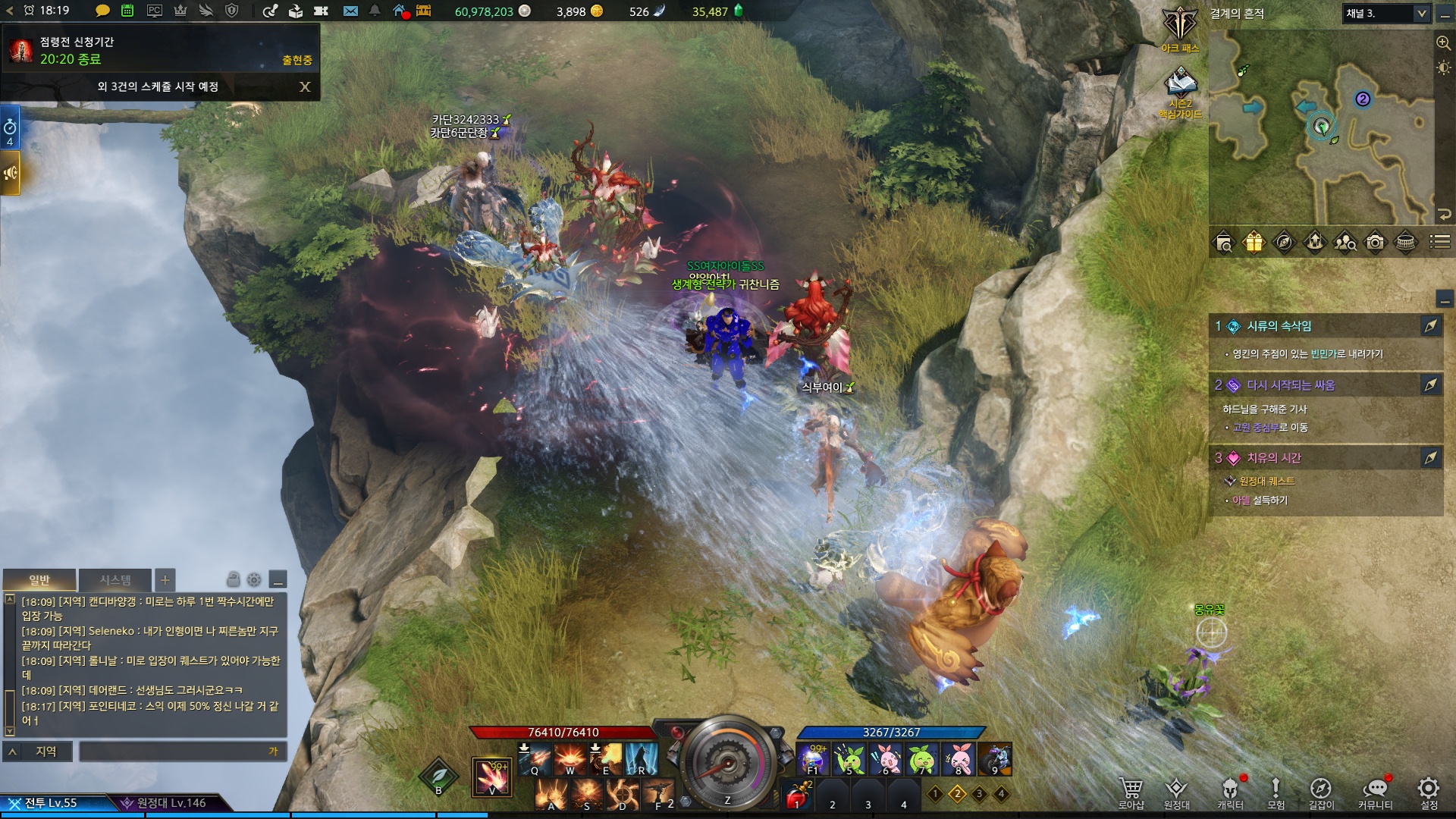Open the 캐릭터 character menu
Image resolution: width=1456 pixels, height=819 pixels.
1230,792
